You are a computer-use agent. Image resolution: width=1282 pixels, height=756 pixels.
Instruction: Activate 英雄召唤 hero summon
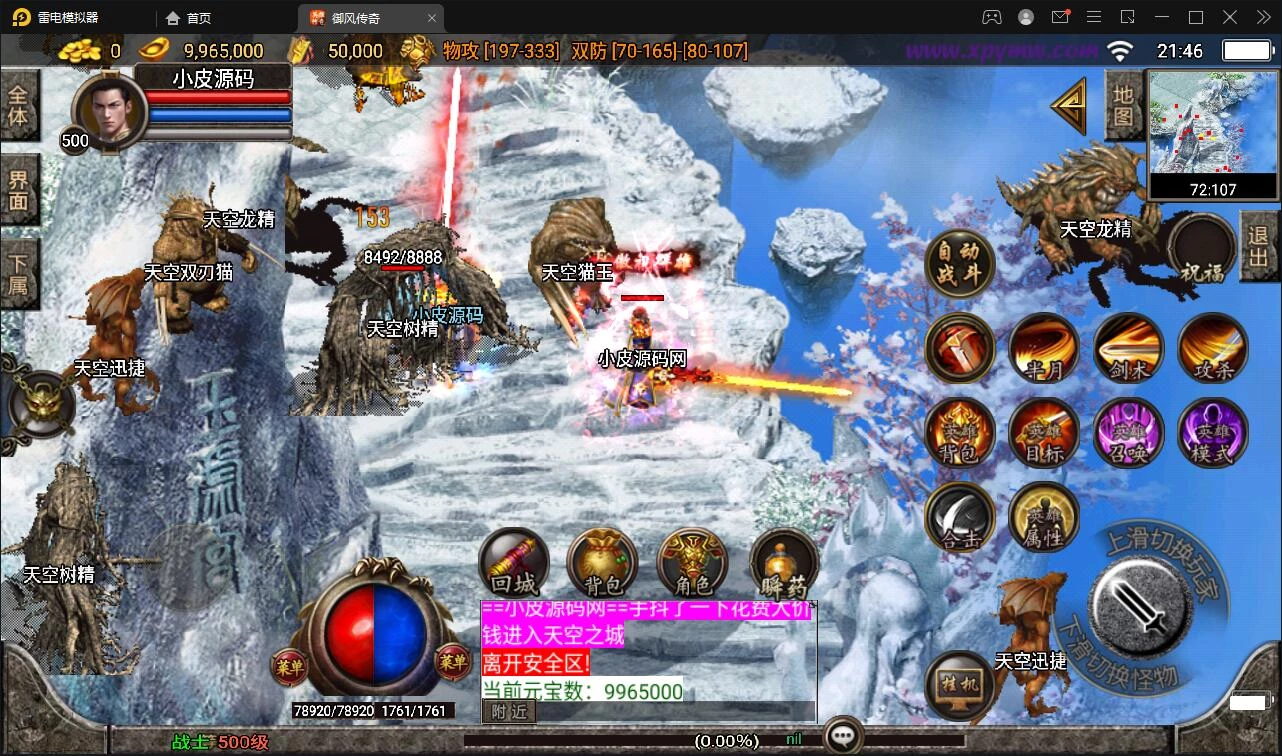point(1128,432)
